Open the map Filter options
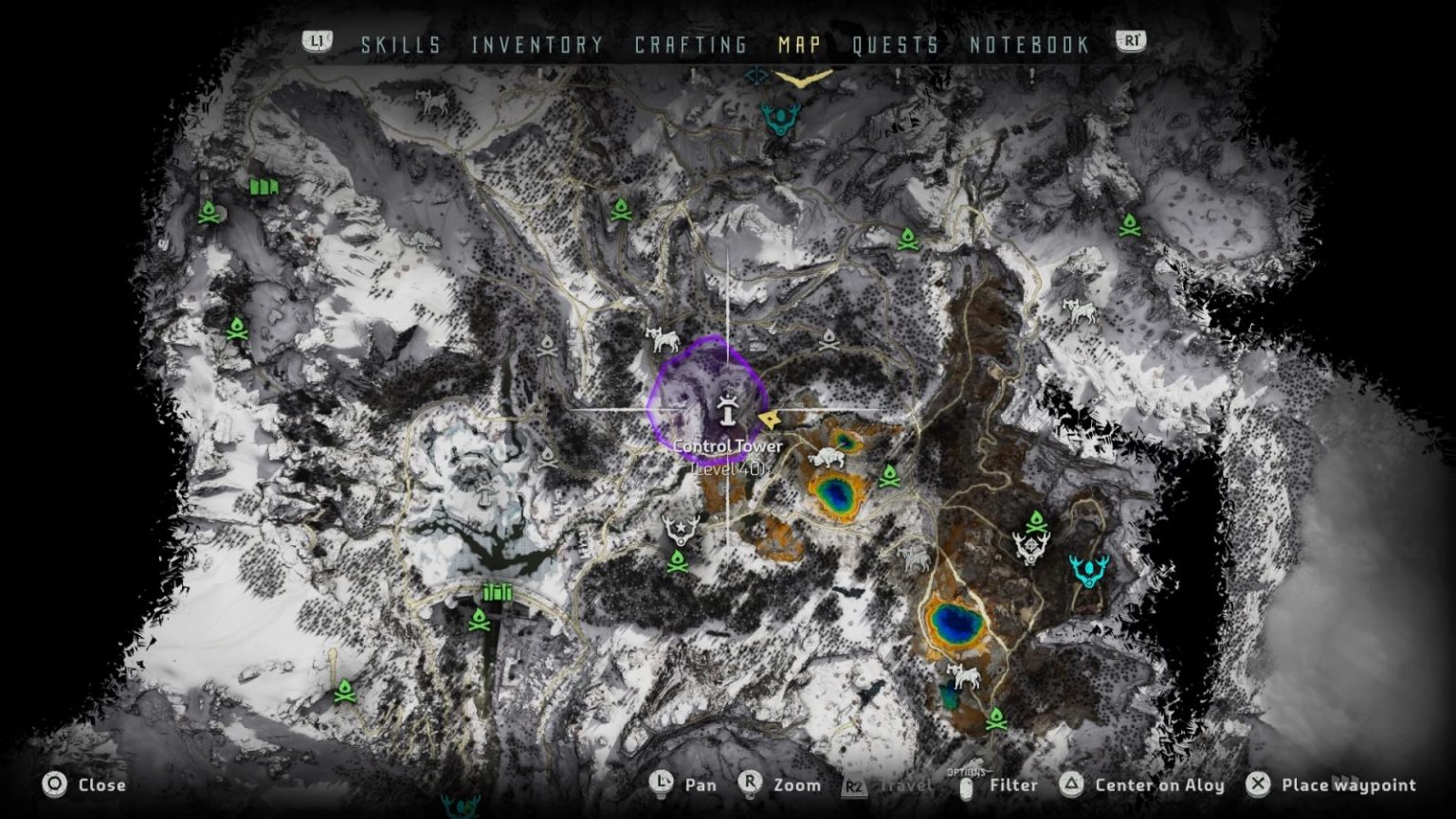 point(1013,785)
